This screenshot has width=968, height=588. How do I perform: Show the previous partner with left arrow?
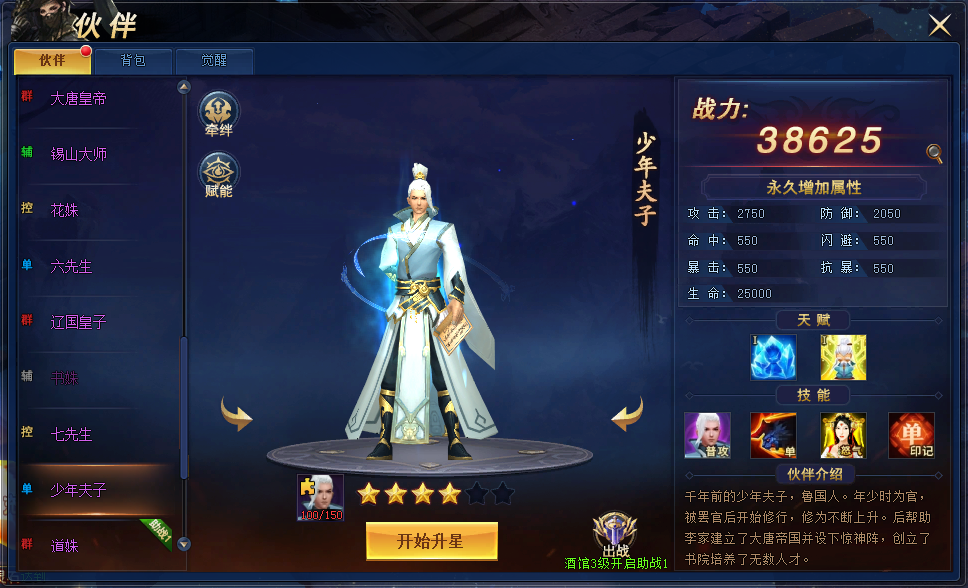click(x=237, y=413)
